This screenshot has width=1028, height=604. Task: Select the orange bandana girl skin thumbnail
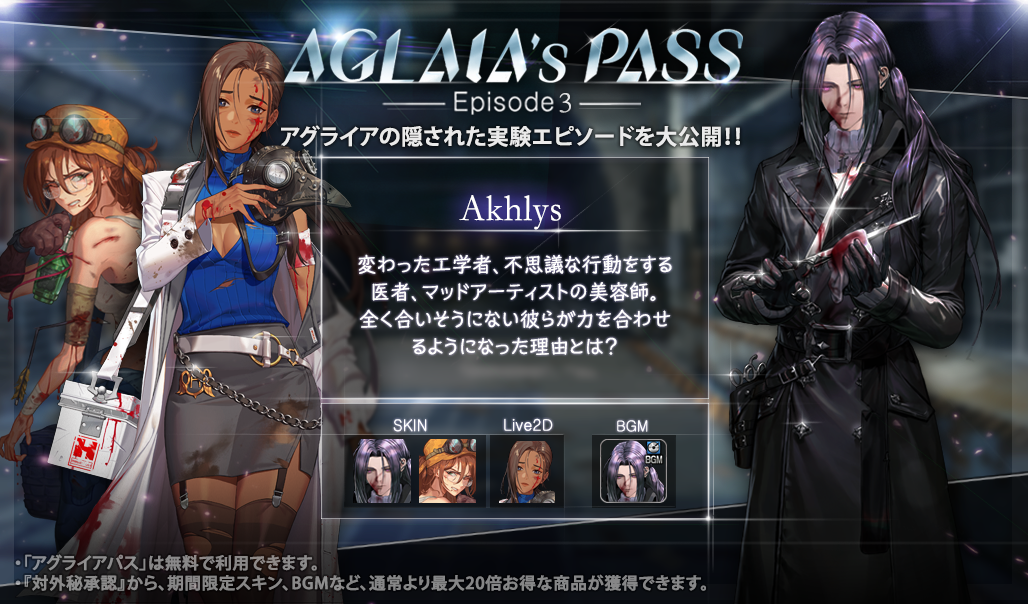tap(448, 470)
